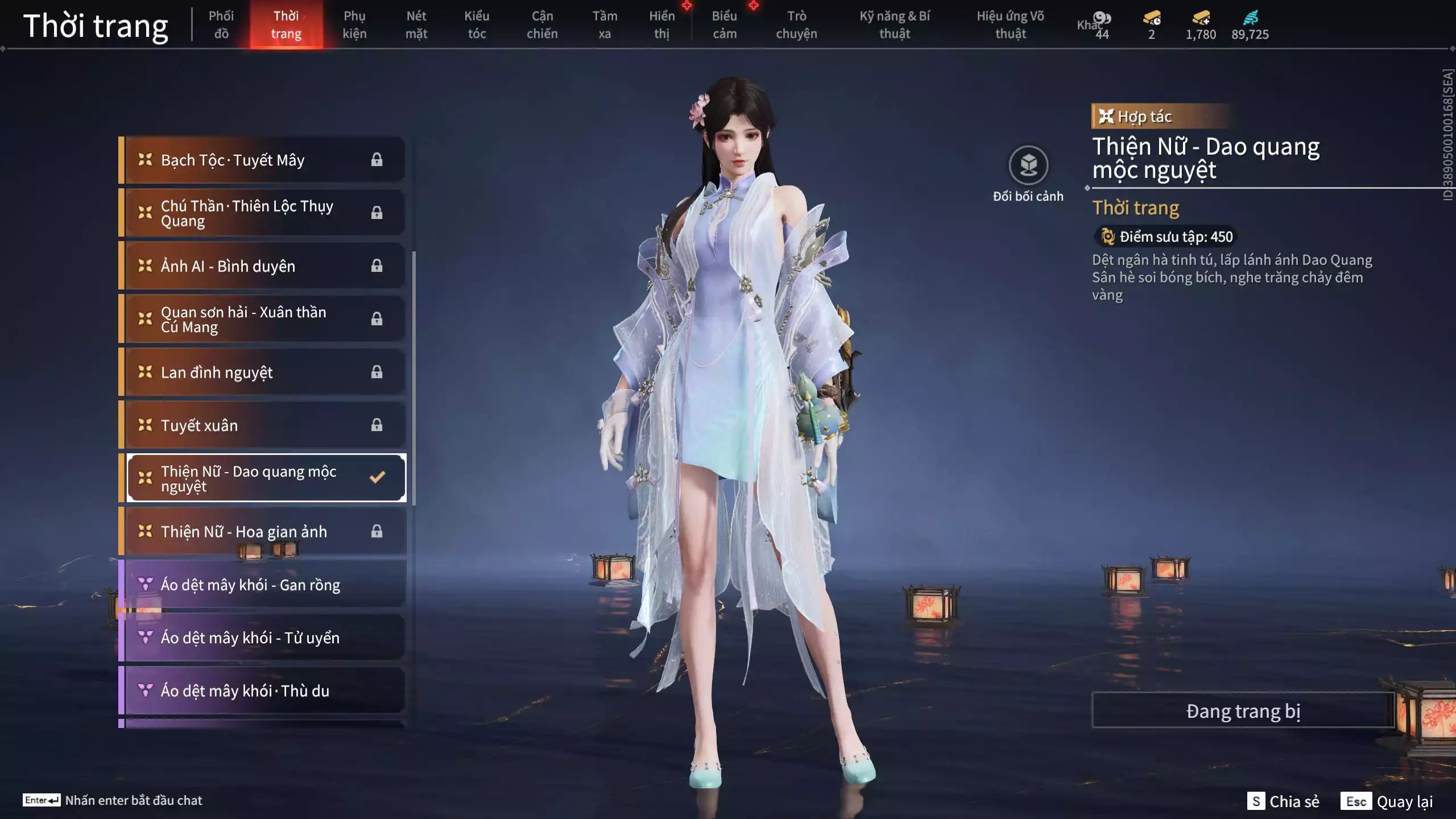
Task: Open the 'Kiểu tóc' tab
Action: (x=477, y=24)
